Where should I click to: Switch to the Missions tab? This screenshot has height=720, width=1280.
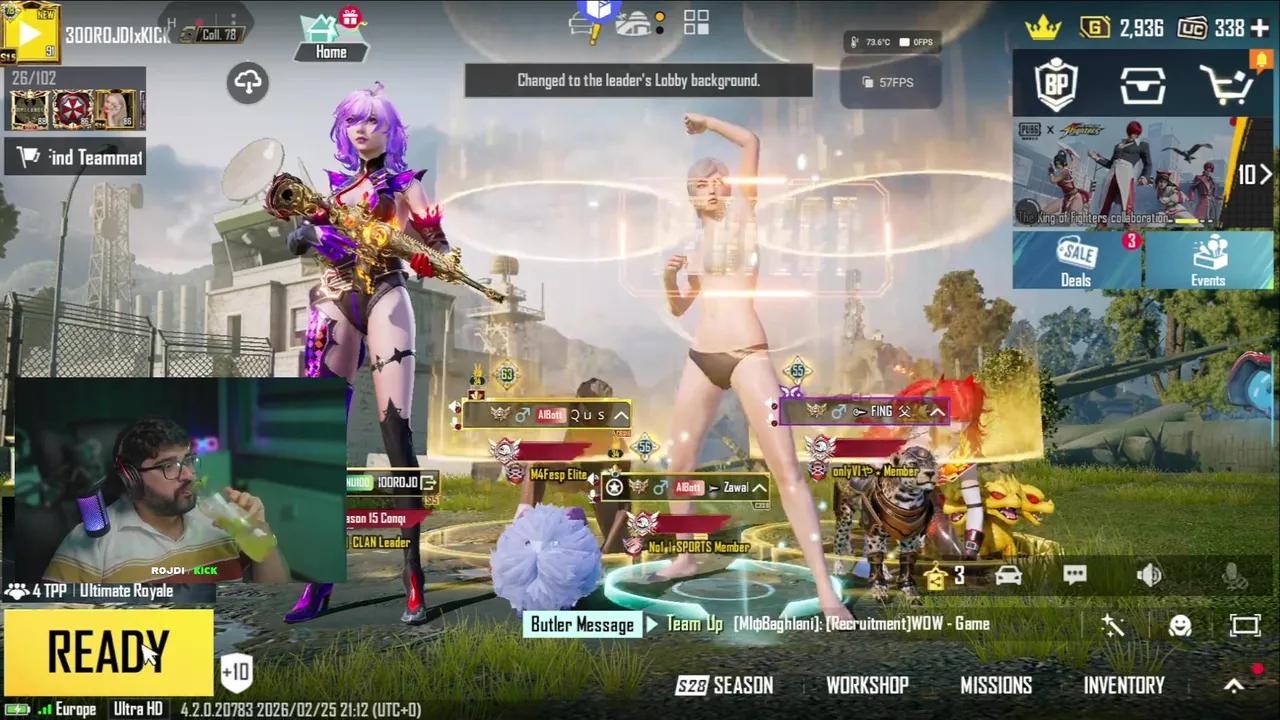click(996, 685)
